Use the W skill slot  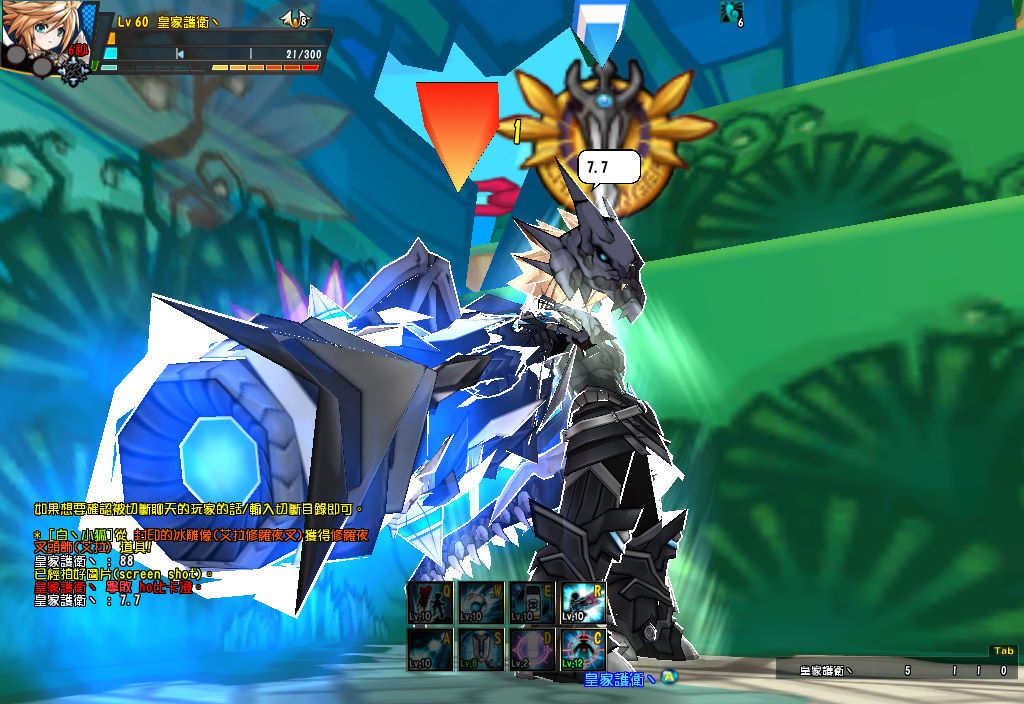coord(482,603)
